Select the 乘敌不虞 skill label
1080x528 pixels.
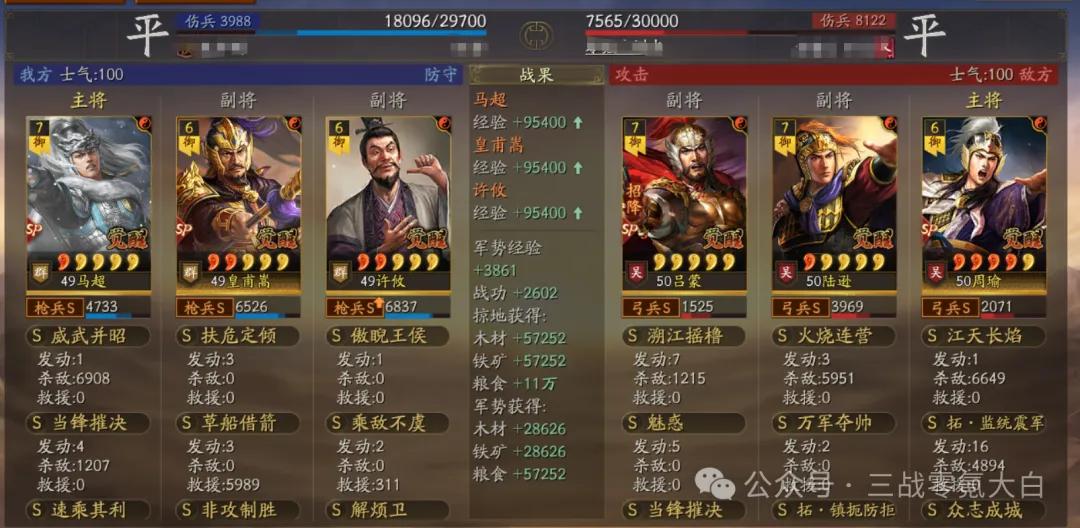pos(388,423)
